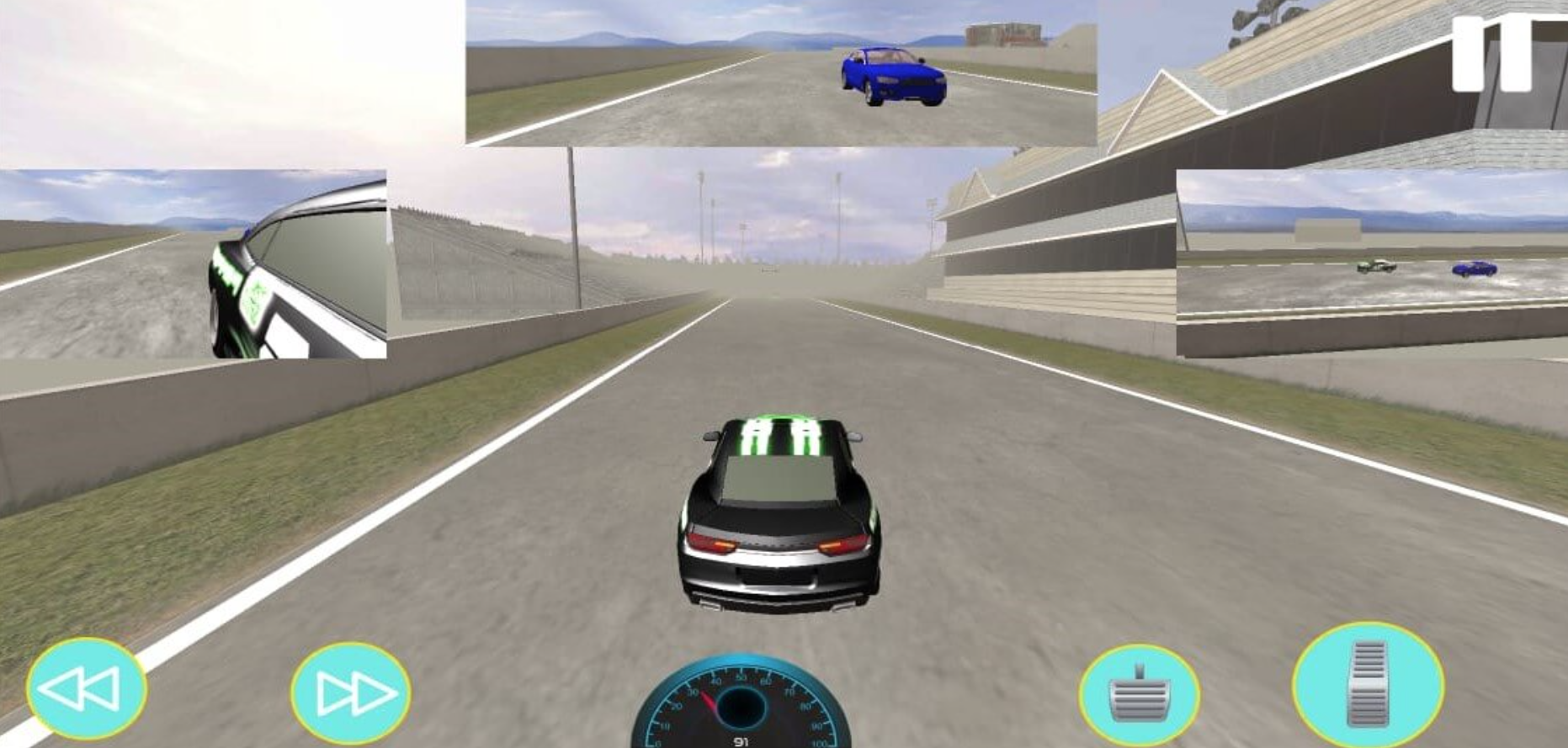Steer left with the double-left arrow button
The height and width of the screenshot is (748, 1568).
point(86,689)
